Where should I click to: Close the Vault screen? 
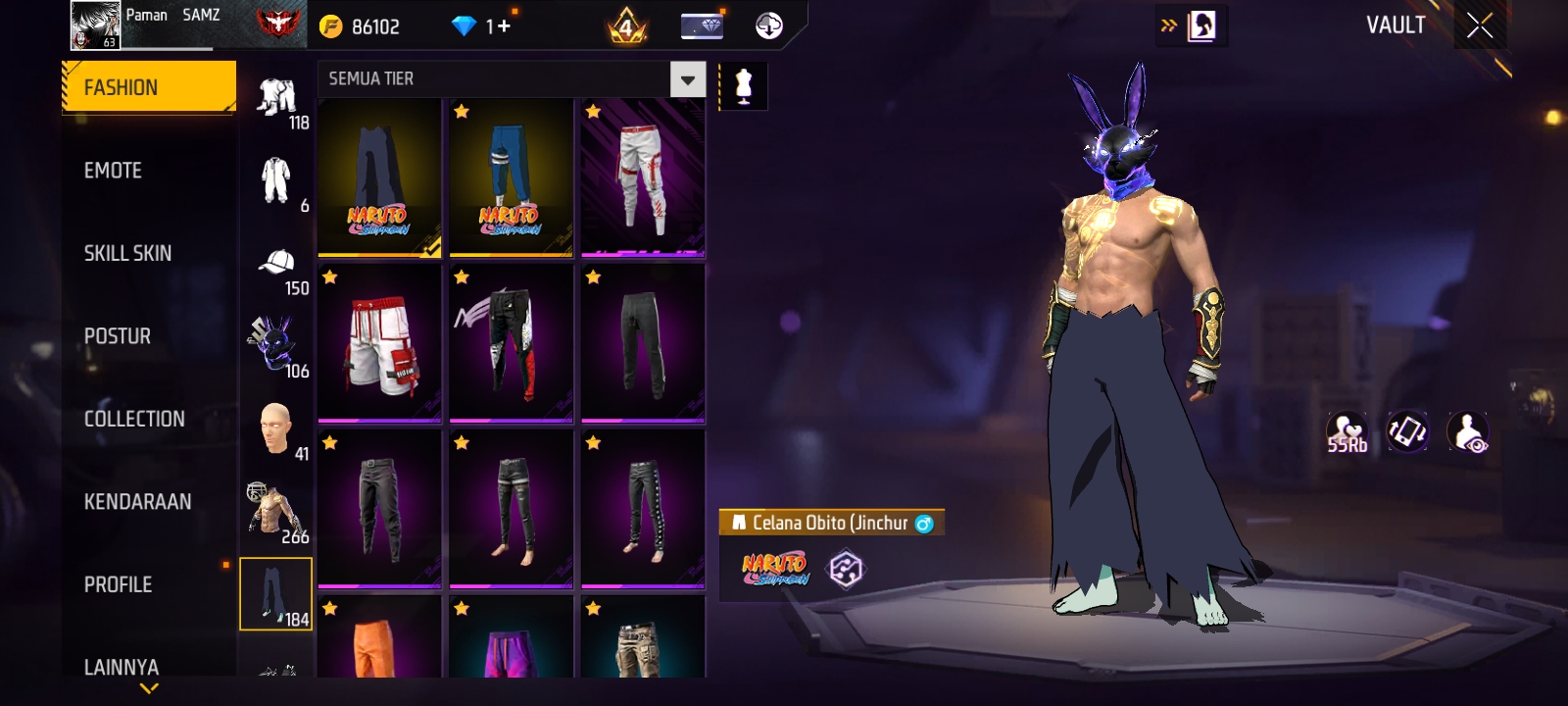click(x=1479, y=26)
